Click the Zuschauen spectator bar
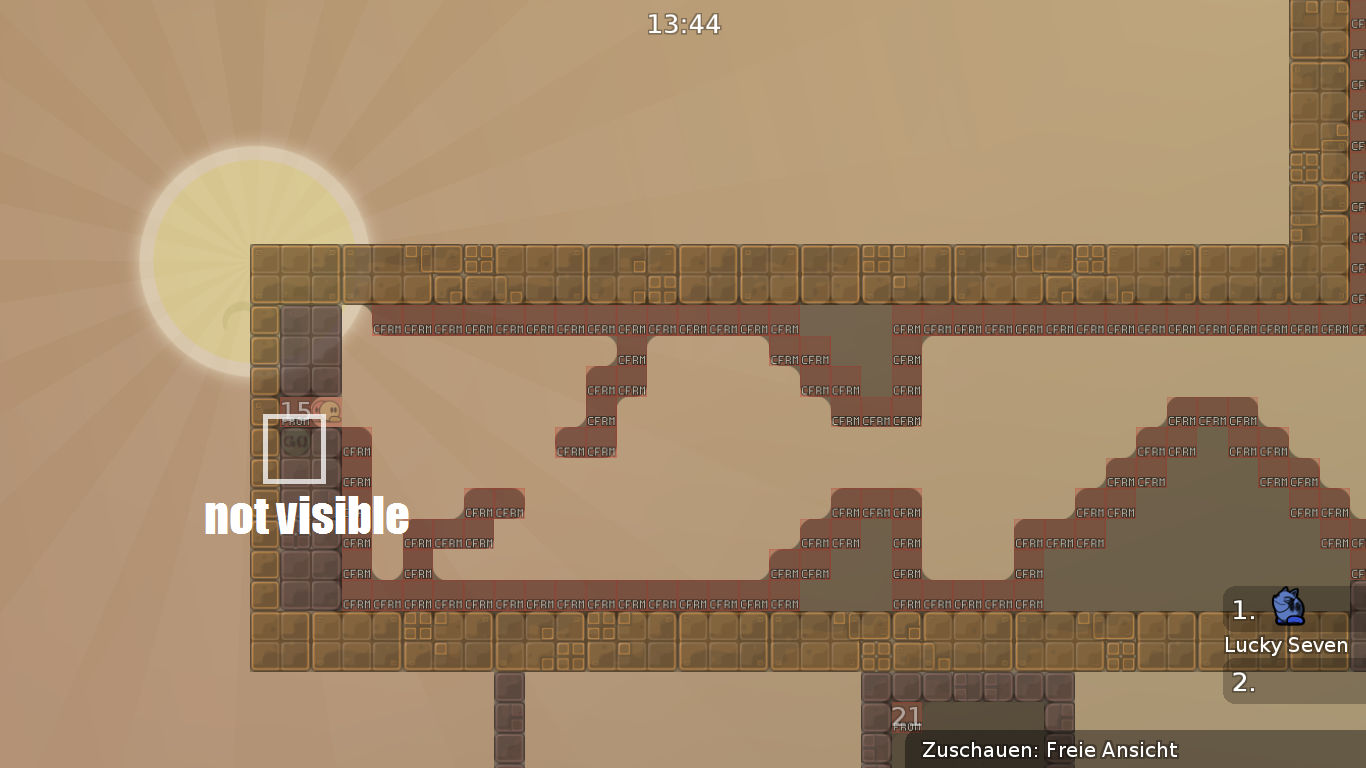Viewport: 1366px width, 768px height. (1049, 750)
